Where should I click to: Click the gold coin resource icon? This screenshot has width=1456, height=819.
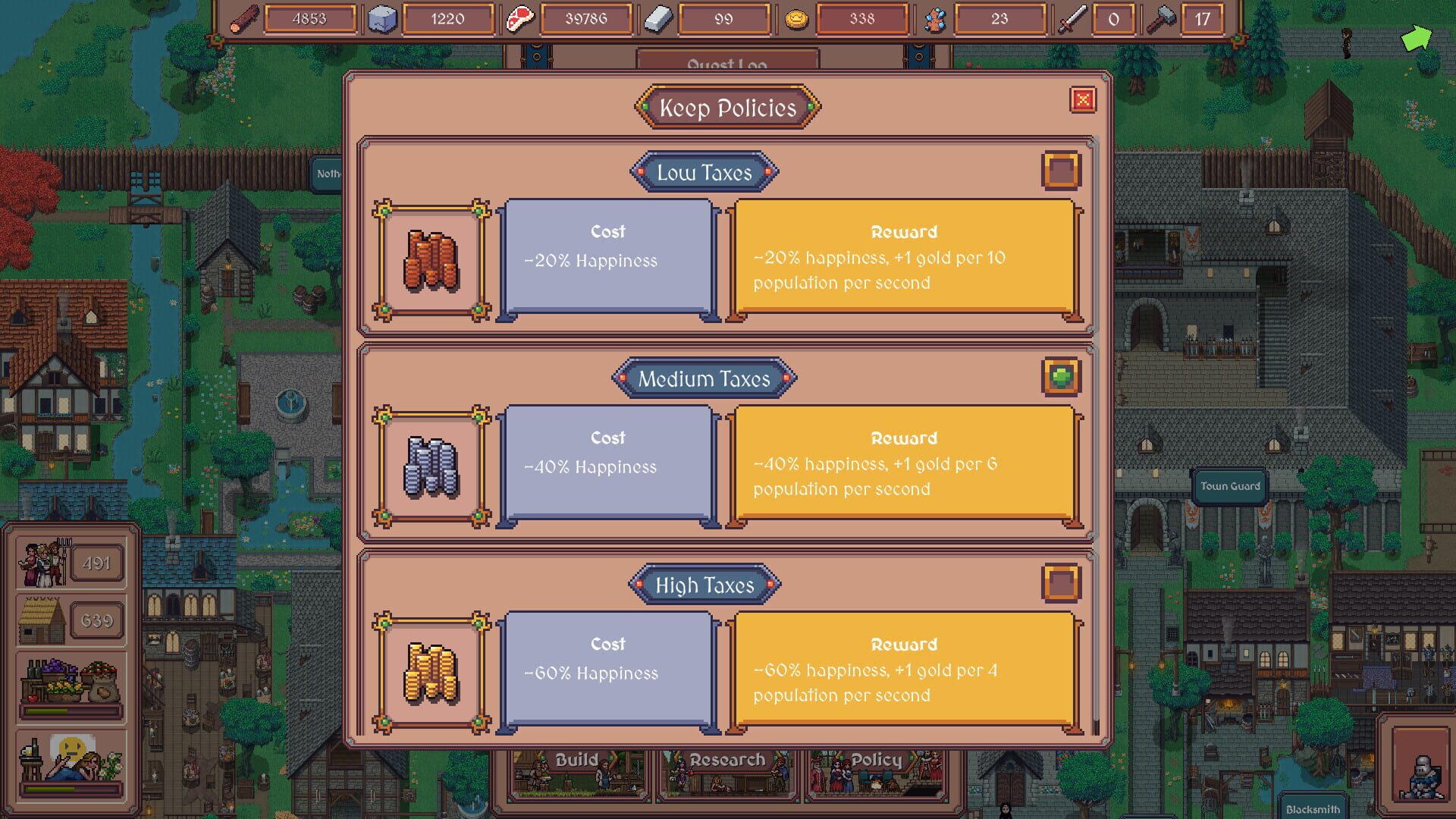(x=795, y=18)
